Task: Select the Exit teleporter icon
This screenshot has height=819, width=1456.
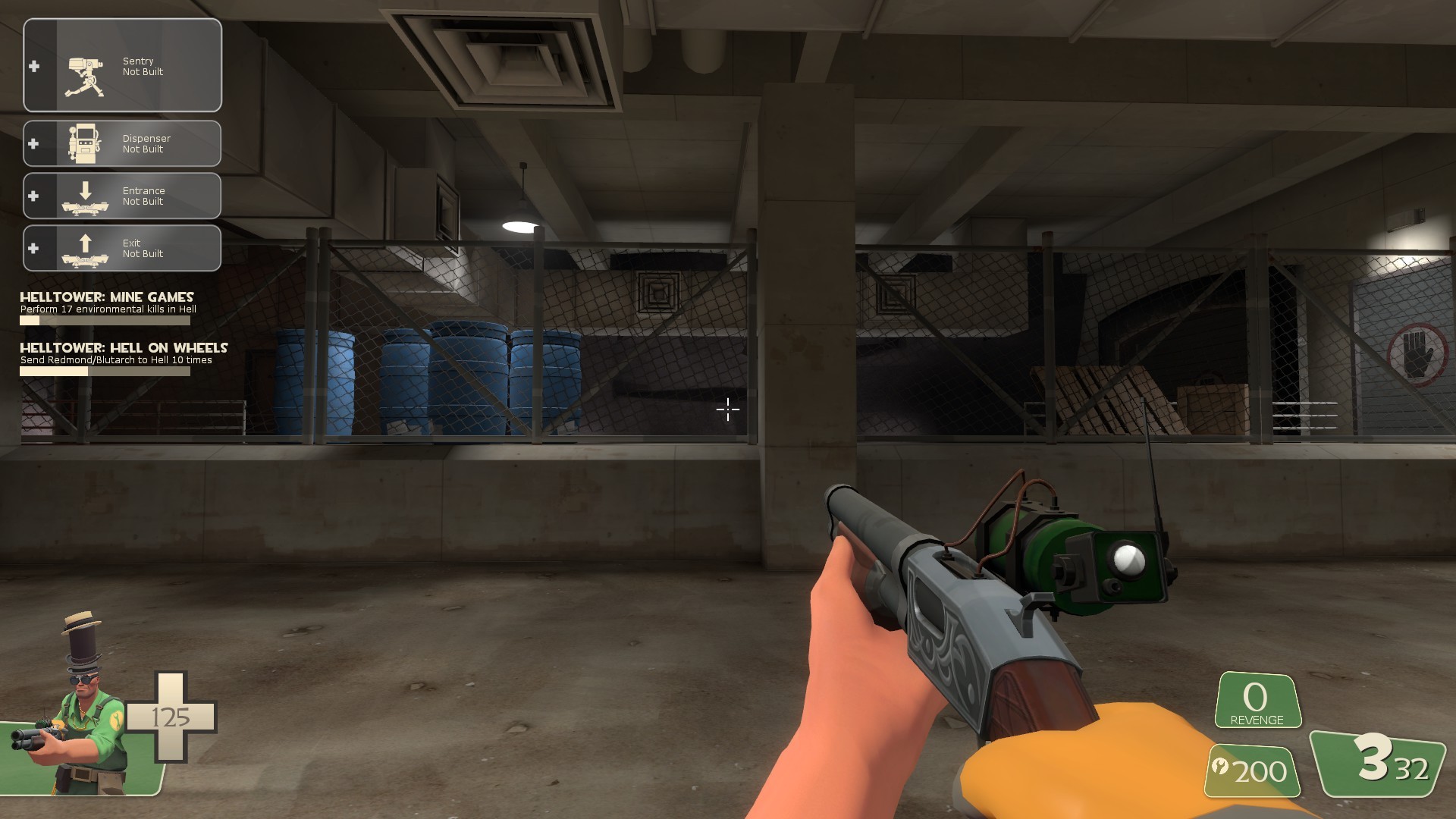Action: pyautogui.click(x=86, y=248)
